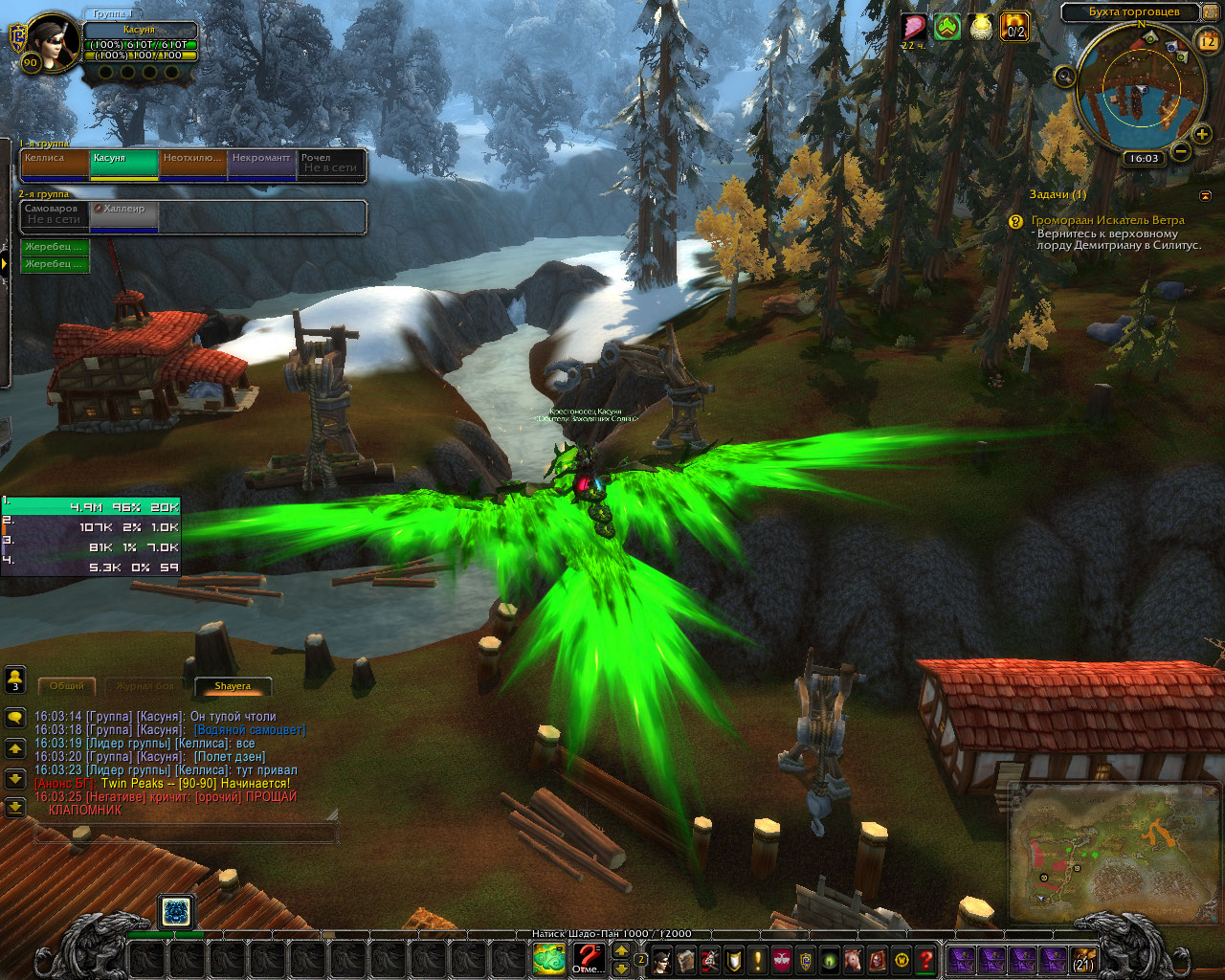Jump chat to the bottom arrow button
1225x980 pixels.
click(x=15, y=808)
